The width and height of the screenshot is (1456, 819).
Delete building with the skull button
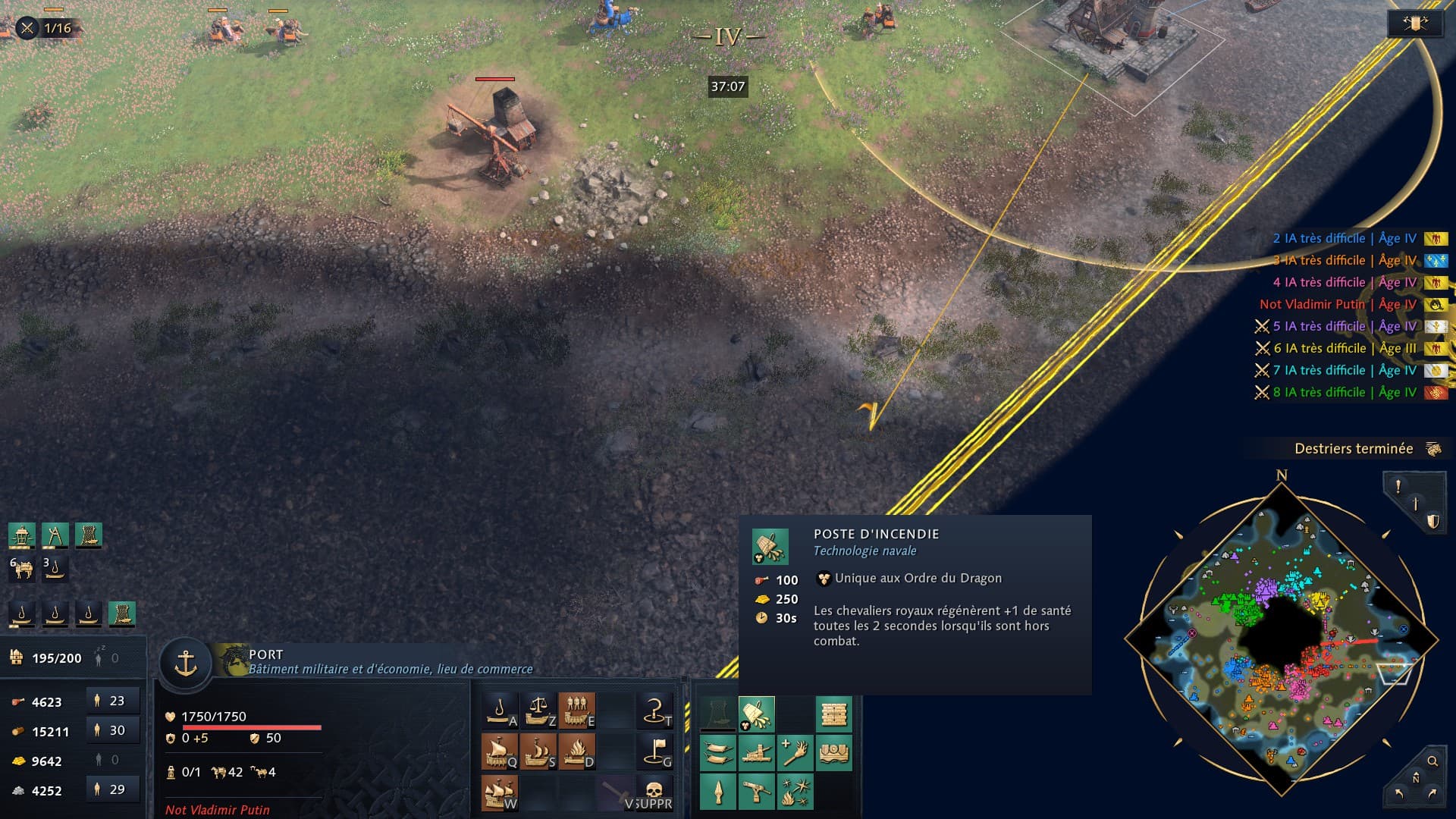(x=654, y=792)
